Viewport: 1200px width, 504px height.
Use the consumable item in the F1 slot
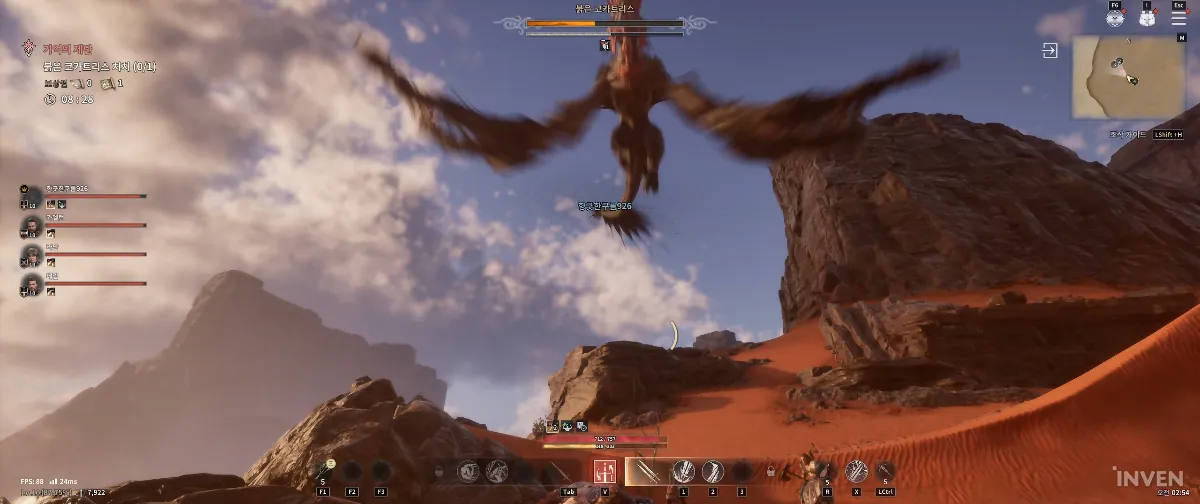click(x=323, y=472)
